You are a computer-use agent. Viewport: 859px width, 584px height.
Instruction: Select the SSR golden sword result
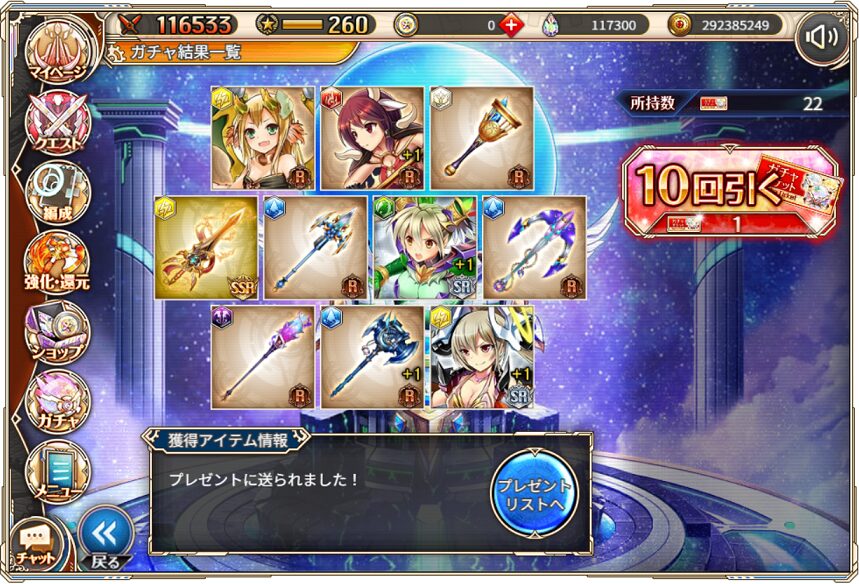click(205, 248)
